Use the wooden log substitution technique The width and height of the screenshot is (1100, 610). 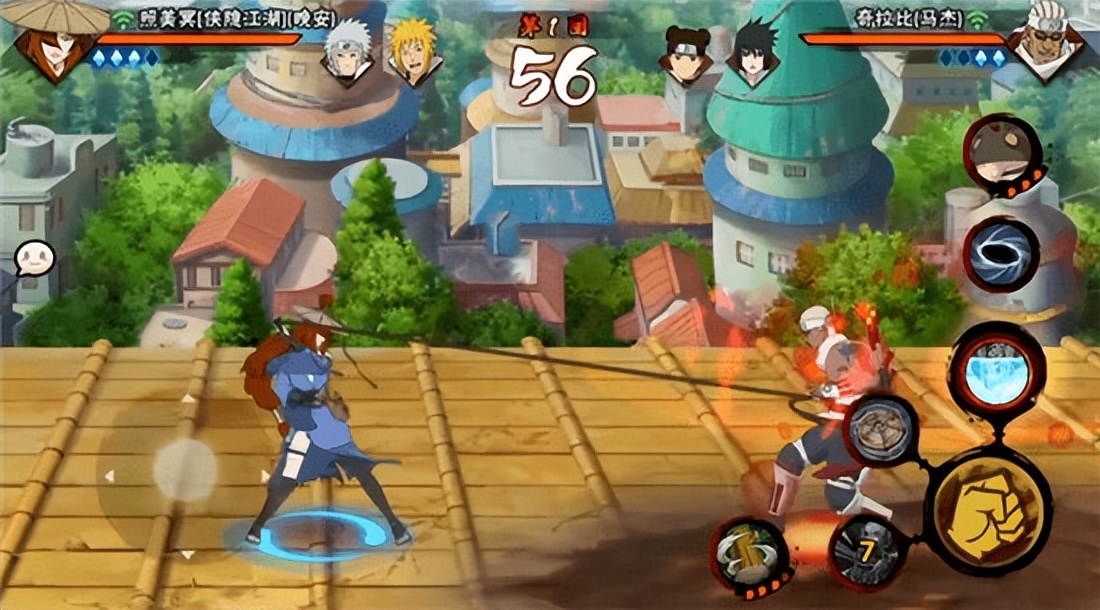(x=750, y=554)
